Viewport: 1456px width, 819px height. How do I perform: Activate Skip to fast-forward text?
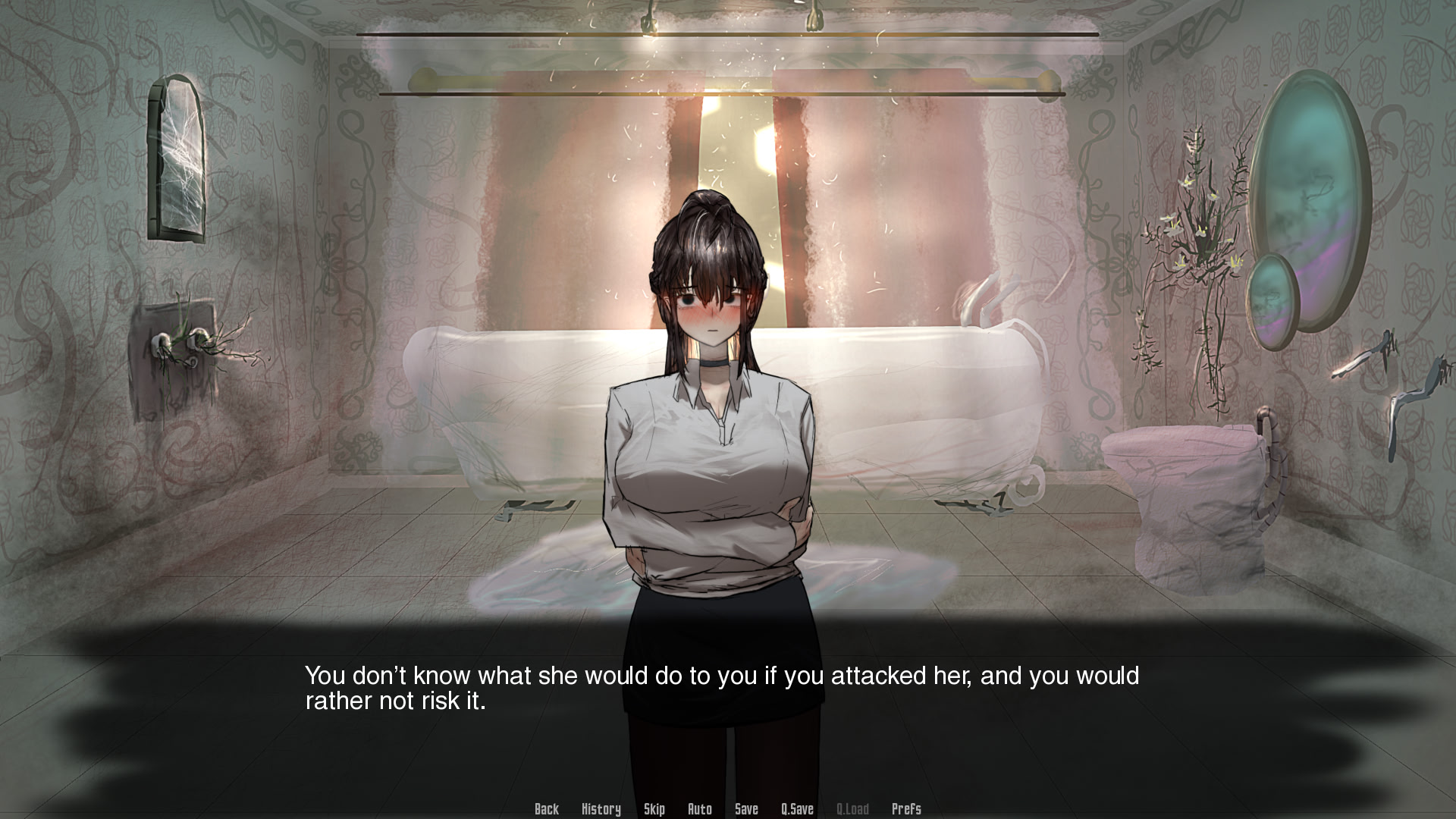654,809
